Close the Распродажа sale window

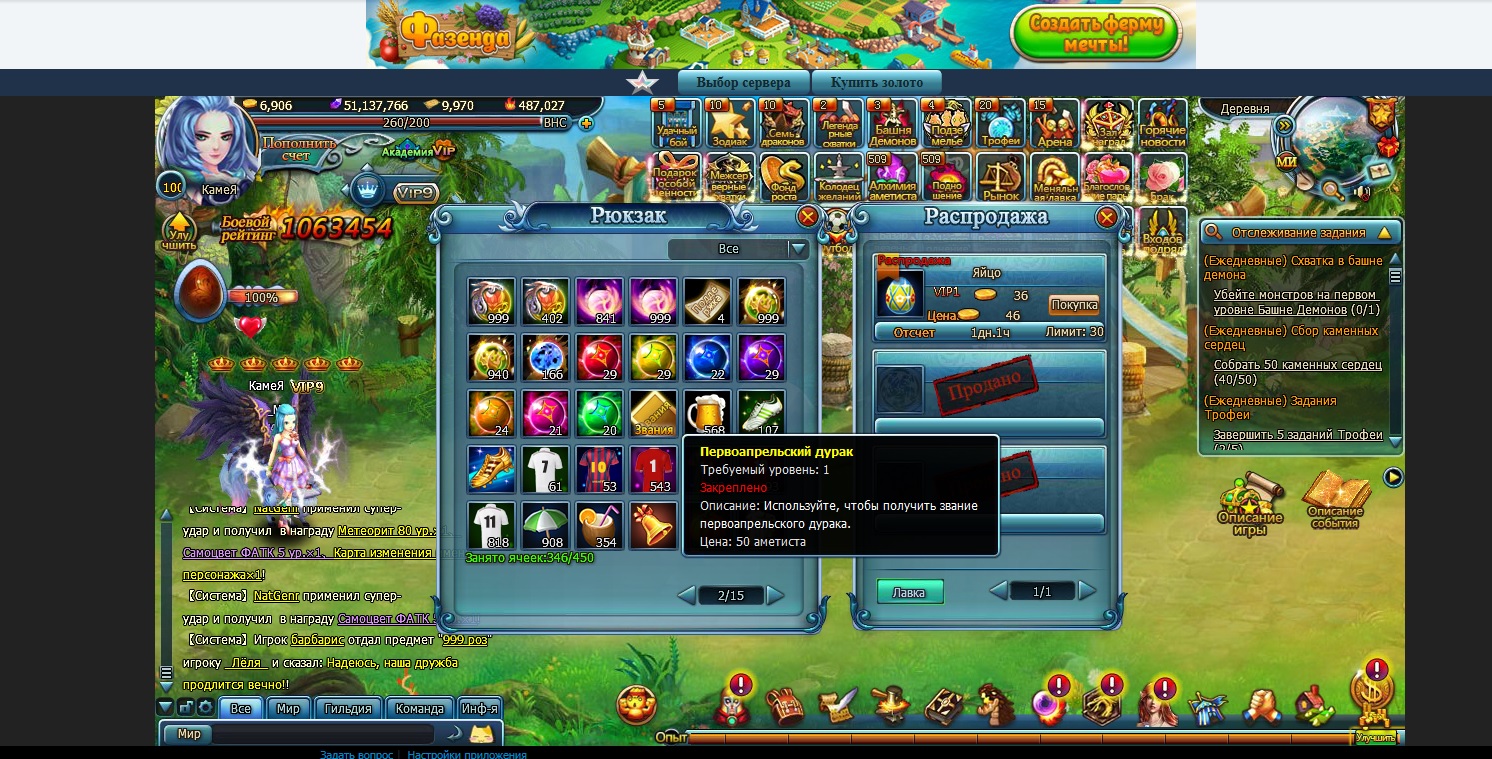[1106, 217]
